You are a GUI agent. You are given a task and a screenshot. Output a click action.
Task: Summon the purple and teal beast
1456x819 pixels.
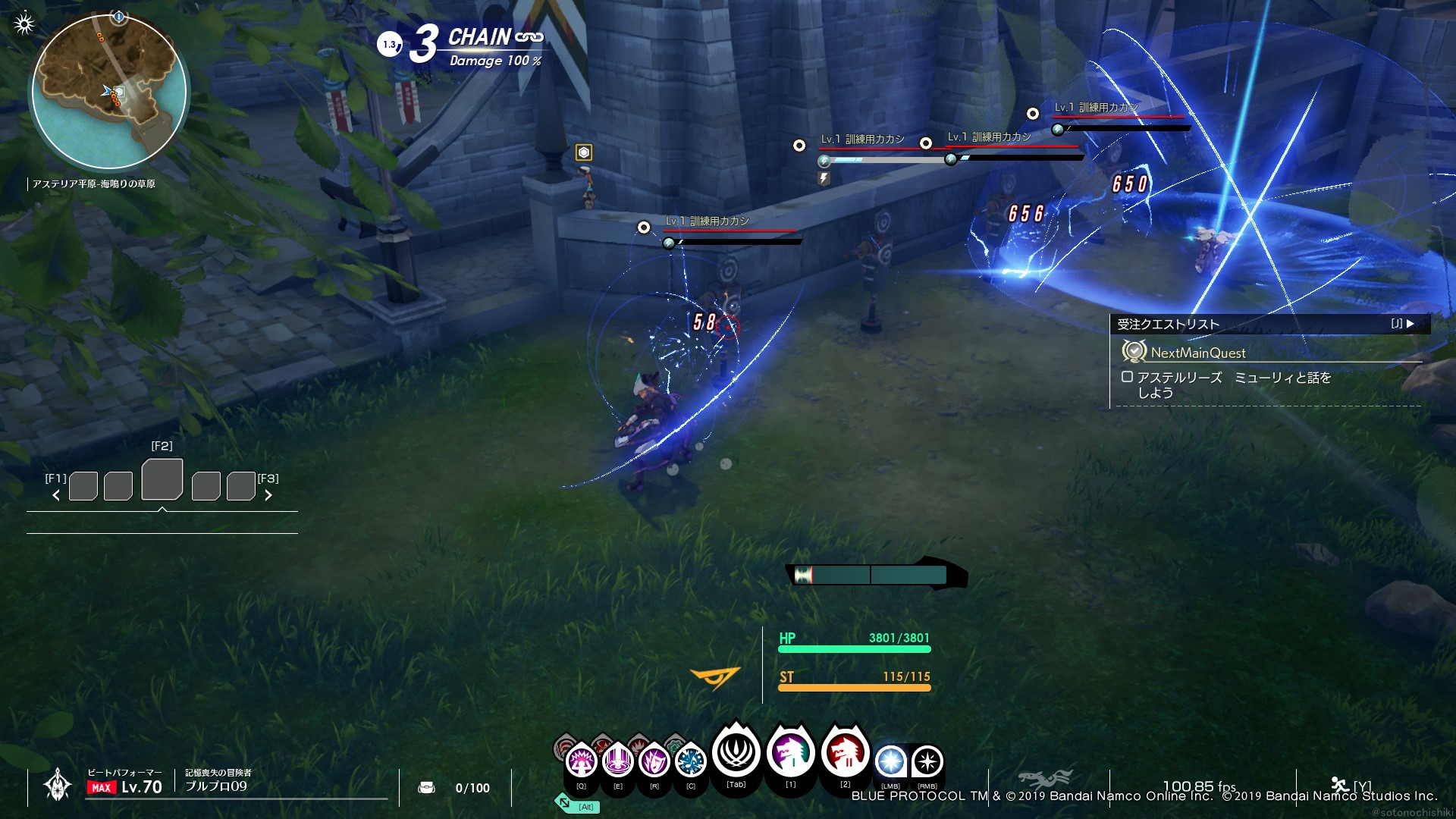tap(790, 752)
